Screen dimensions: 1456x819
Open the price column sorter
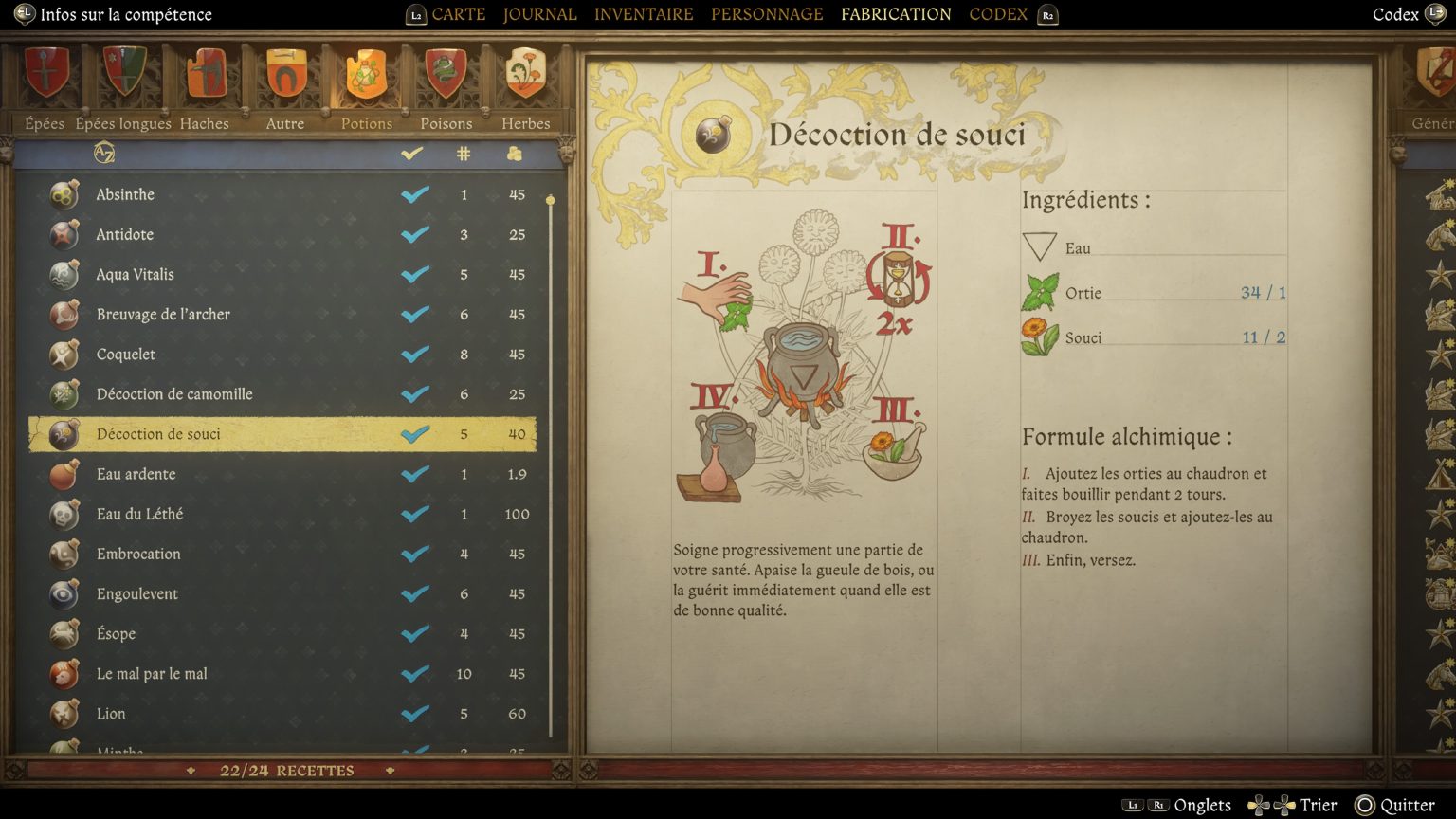pos(513,154)
